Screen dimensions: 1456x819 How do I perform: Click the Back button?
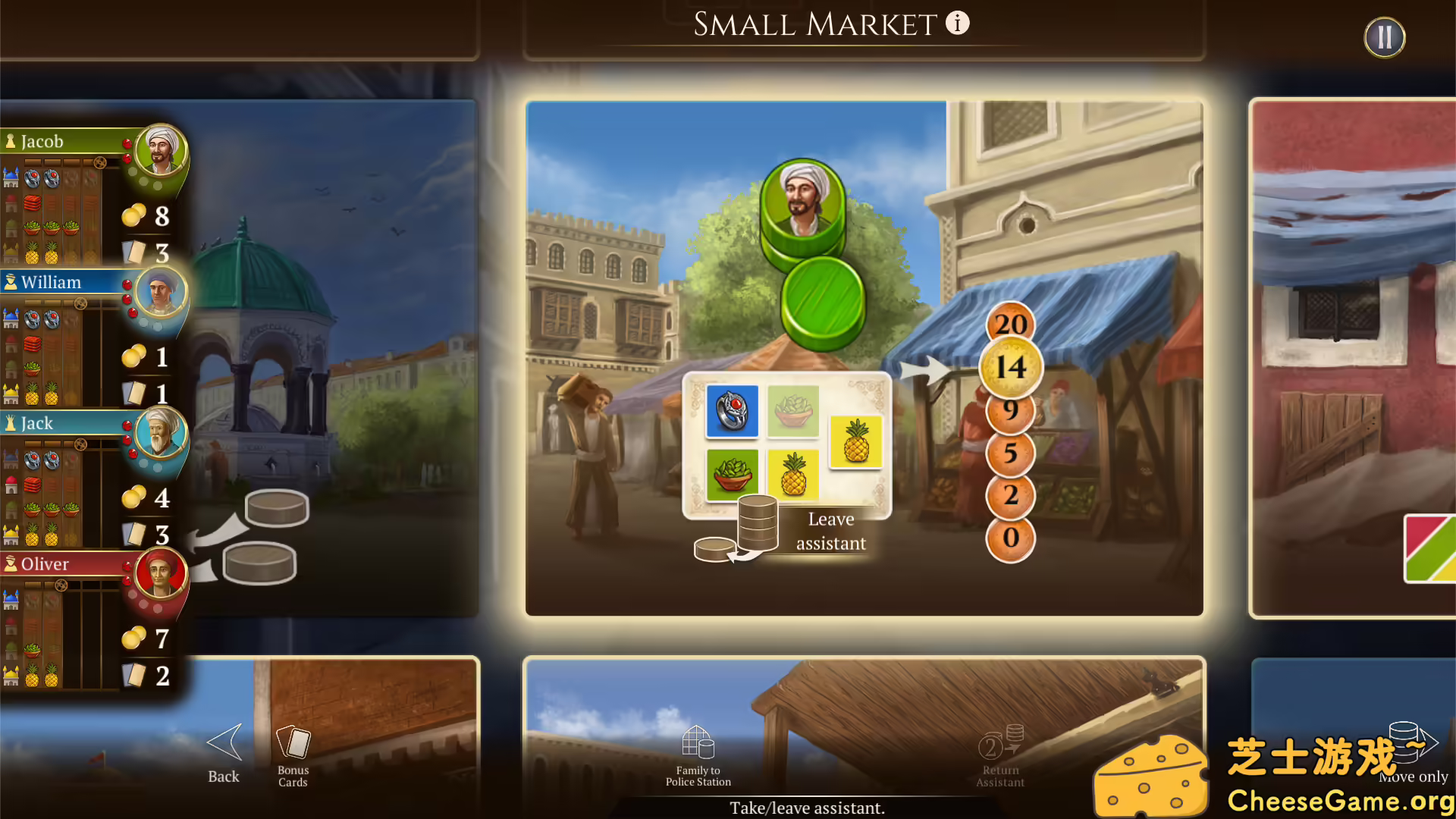point(222,751)
